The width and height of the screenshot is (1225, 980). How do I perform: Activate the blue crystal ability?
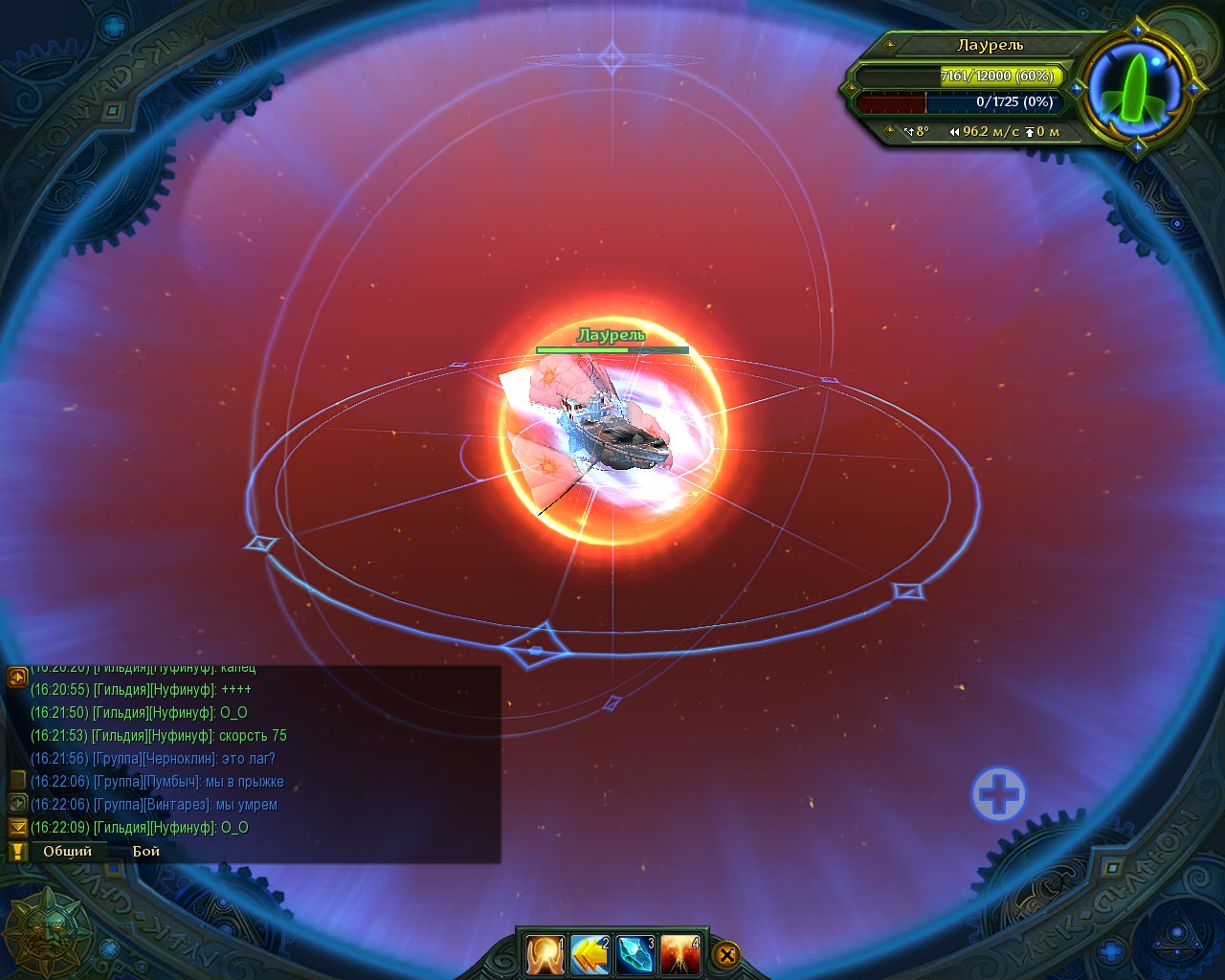[635, 954]
